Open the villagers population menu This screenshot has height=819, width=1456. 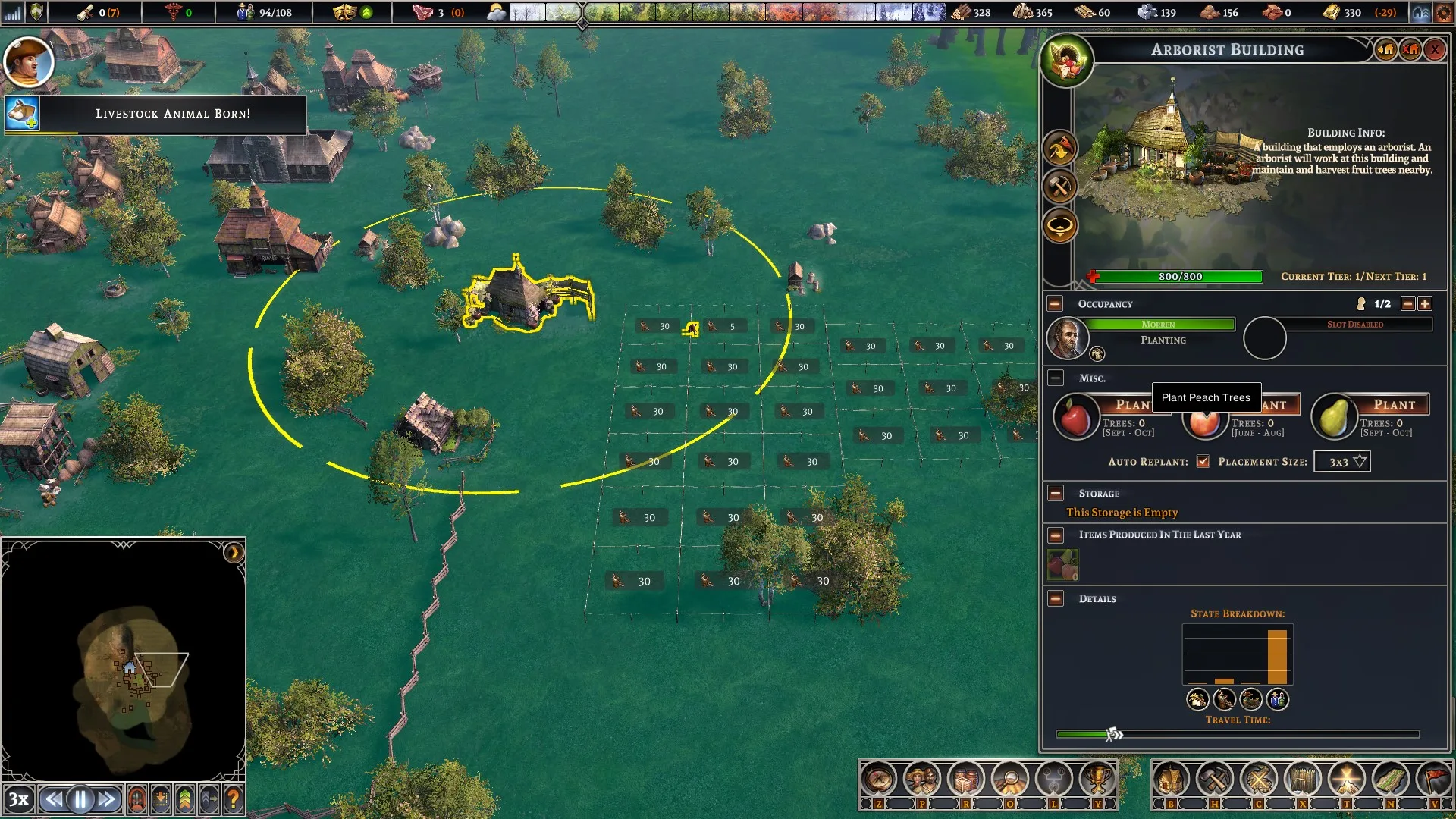tap(922, 779)
